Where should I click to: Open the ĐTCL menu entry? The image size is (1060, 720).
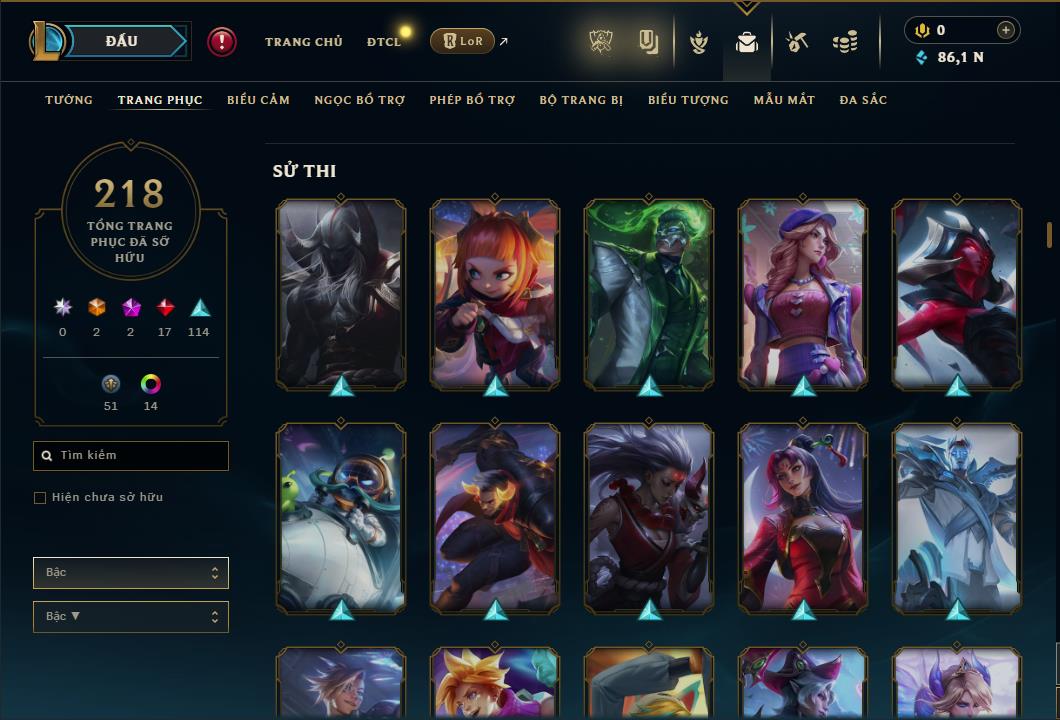pyautogui.click(x=384, y=42)
